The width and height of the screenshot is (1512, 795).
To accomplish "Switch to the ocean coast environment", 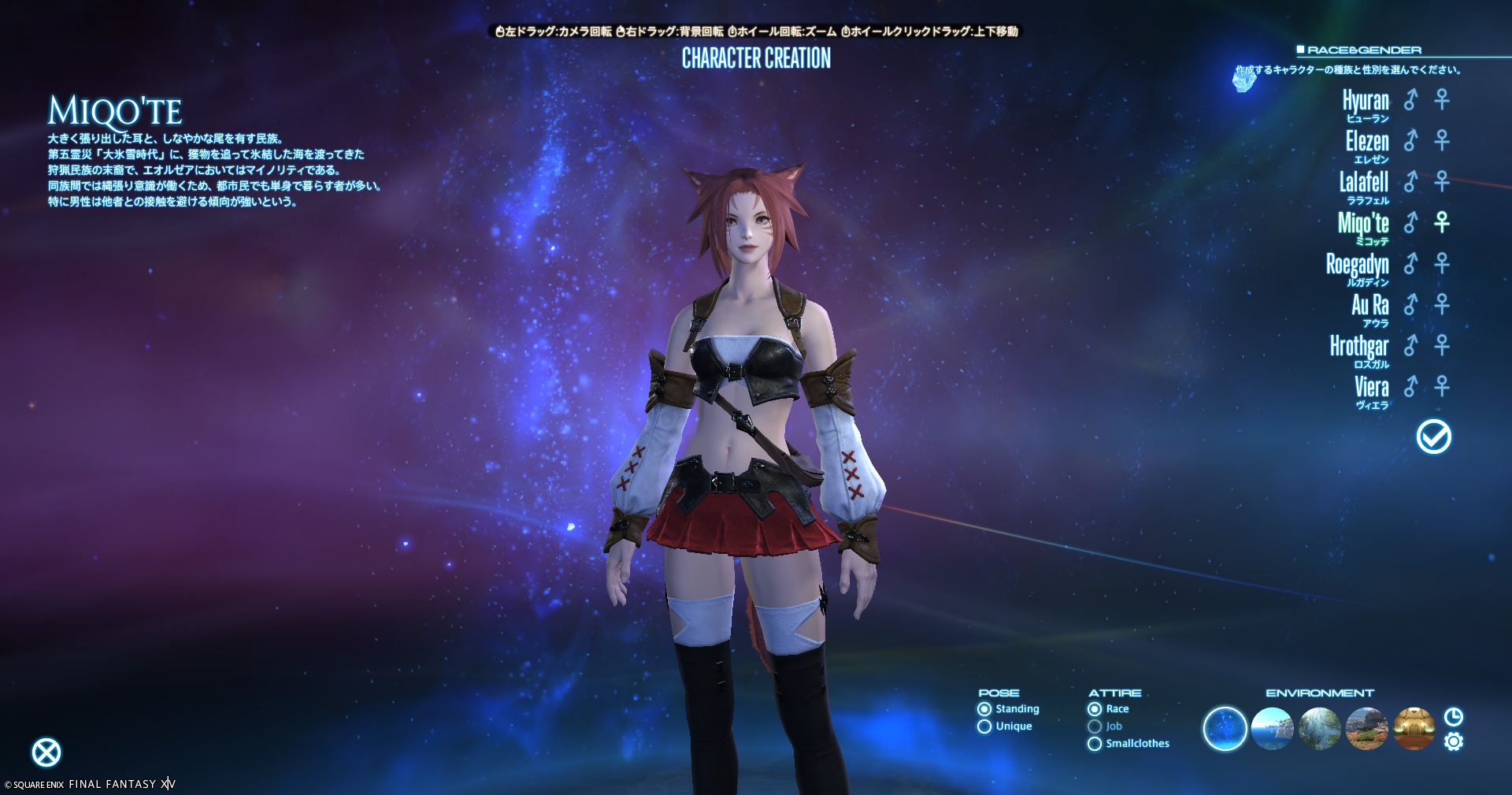I will [x=1272, y=729].
